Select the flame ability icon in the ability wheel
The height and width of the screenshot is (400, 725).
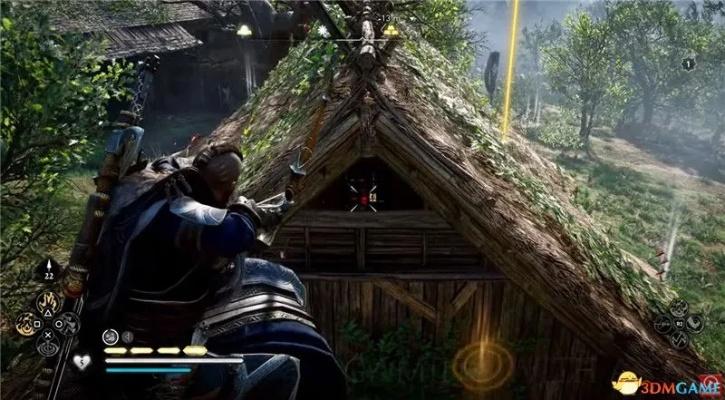(46, 300)
